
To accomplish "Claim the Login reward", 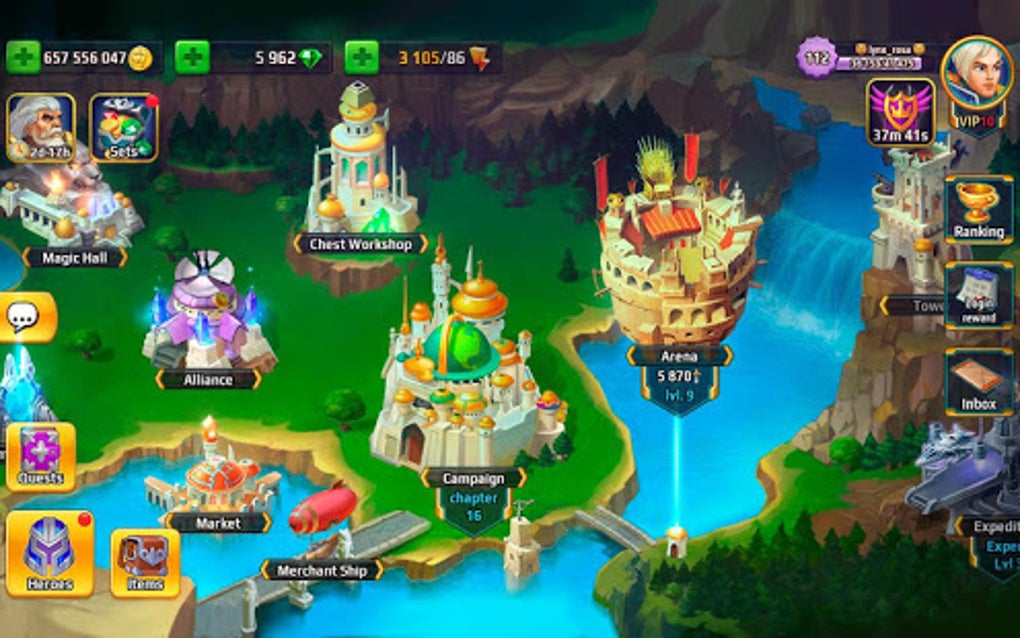I will [x=979, y=296].
